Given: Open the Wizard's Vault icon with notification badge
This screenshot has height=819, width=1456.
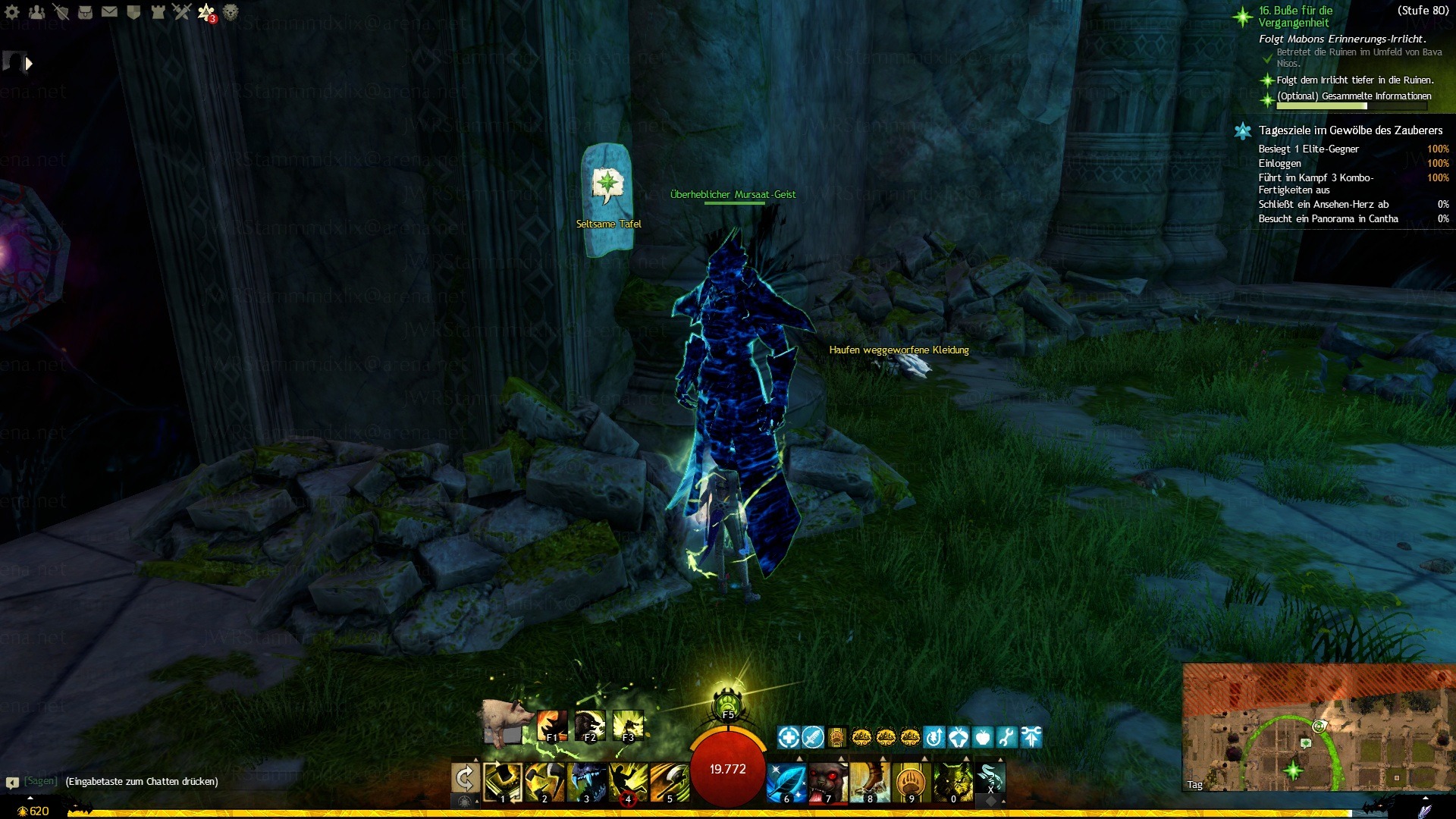Looking at the screenshot, I should pyautogui.click(x=206, y=12).
